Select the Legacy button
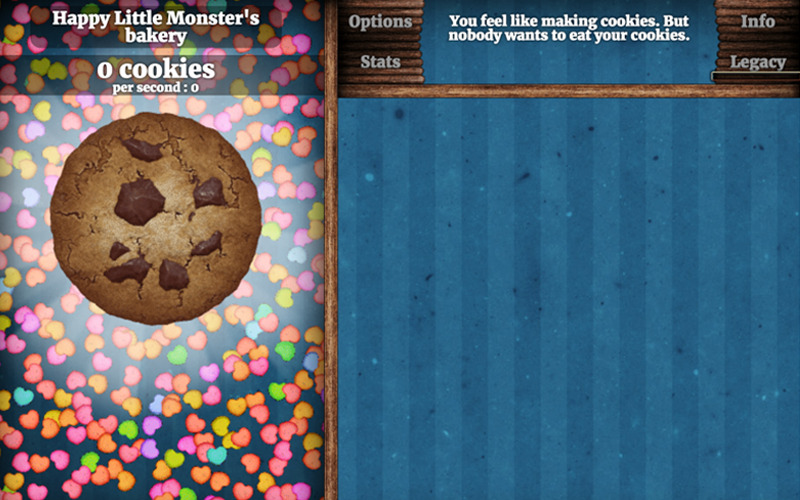The image size is (800, 500). (x=757, y=62)
